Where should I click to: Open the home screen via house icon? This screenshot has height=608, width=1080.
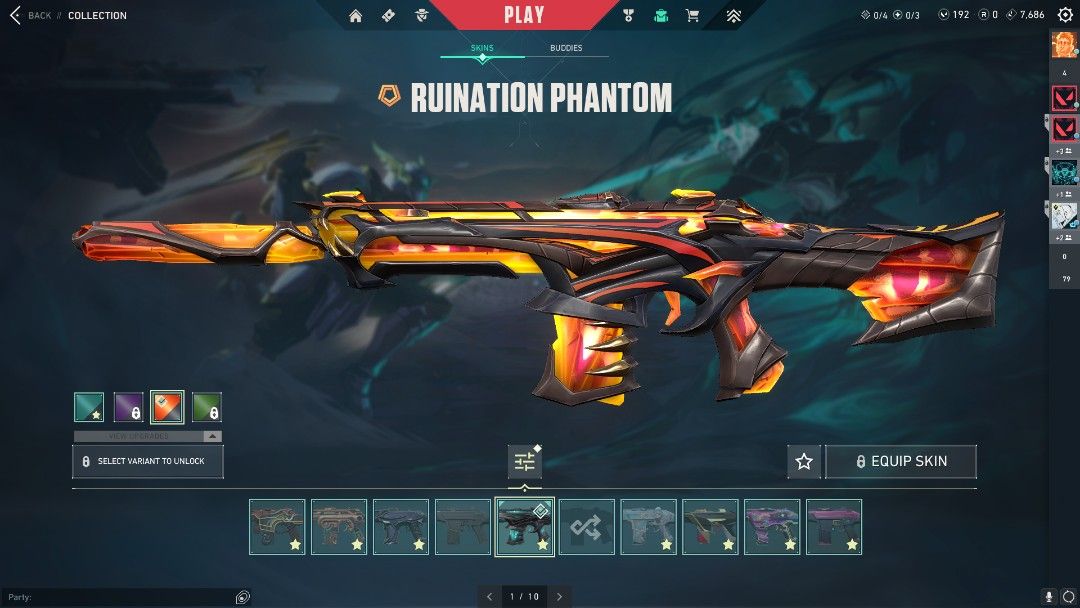(x=356, y=15)
